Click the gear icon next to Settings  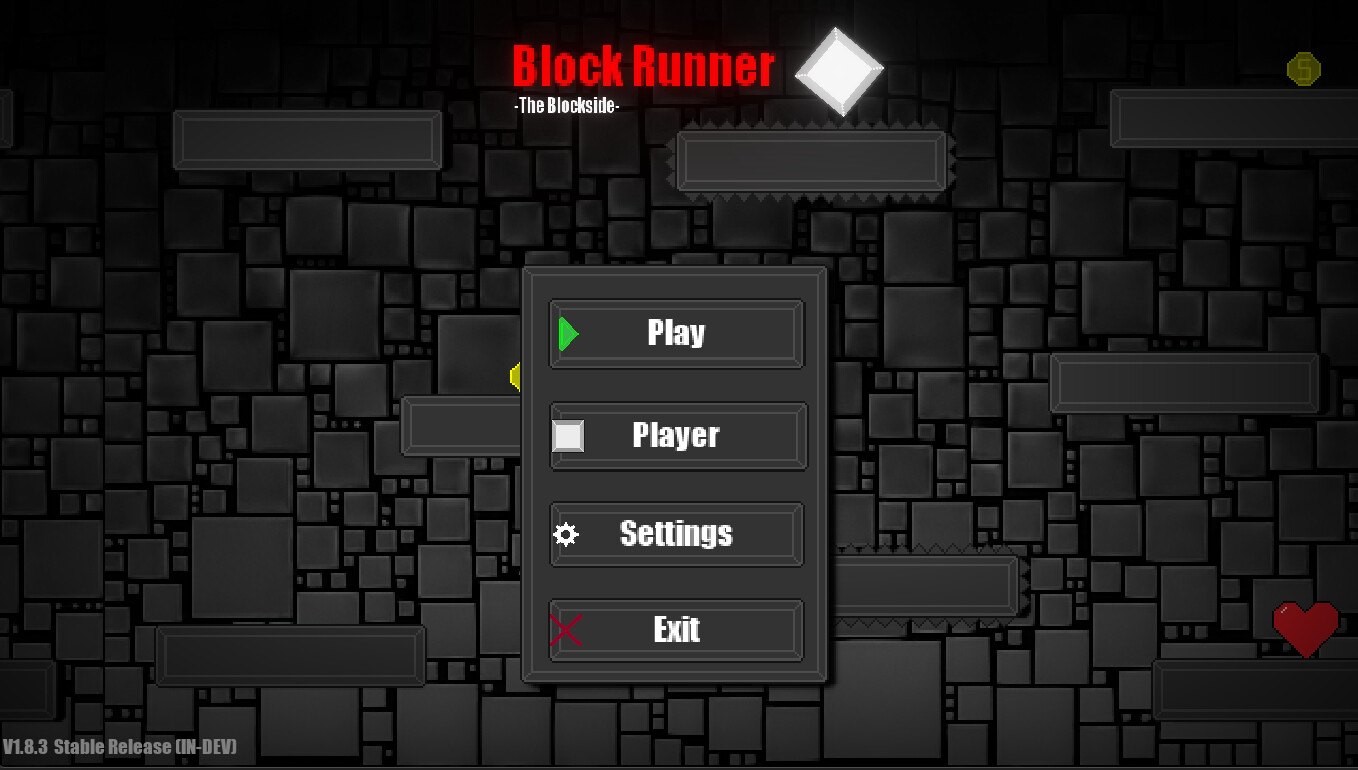click(x=566, y=534)
